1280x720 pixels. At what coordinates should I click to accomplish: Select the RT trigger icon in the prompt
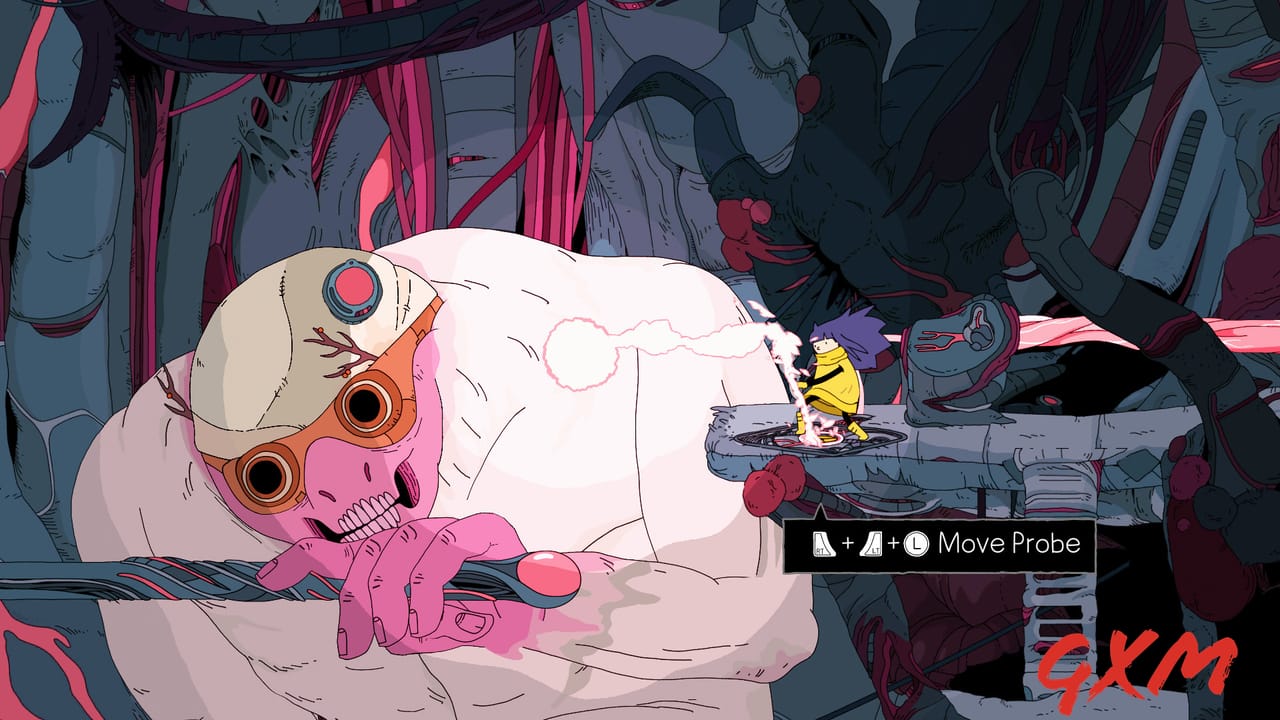[823, 543]
